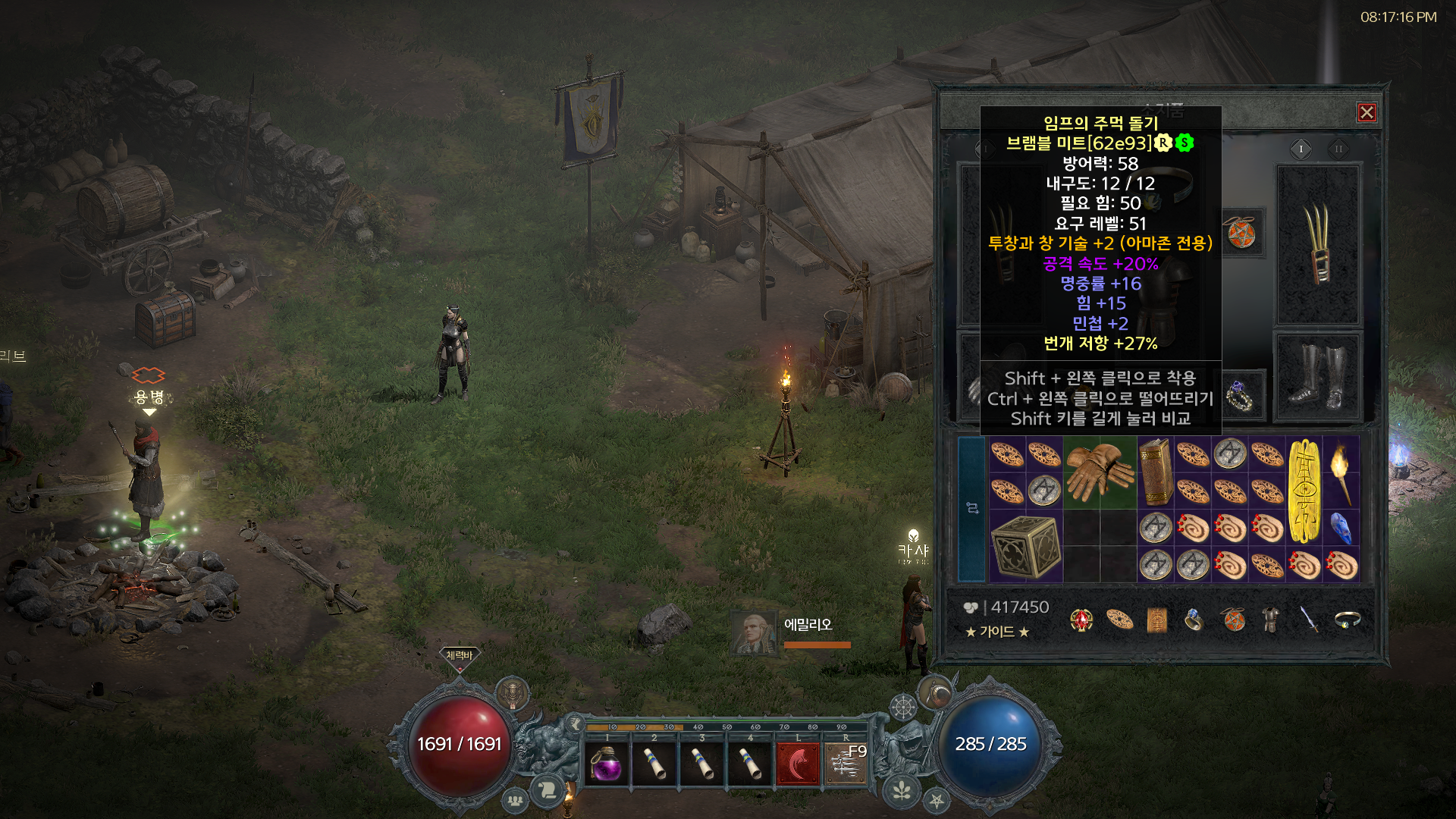Pick up the Horadric Cube
1456x819 pixels.
1025,546
